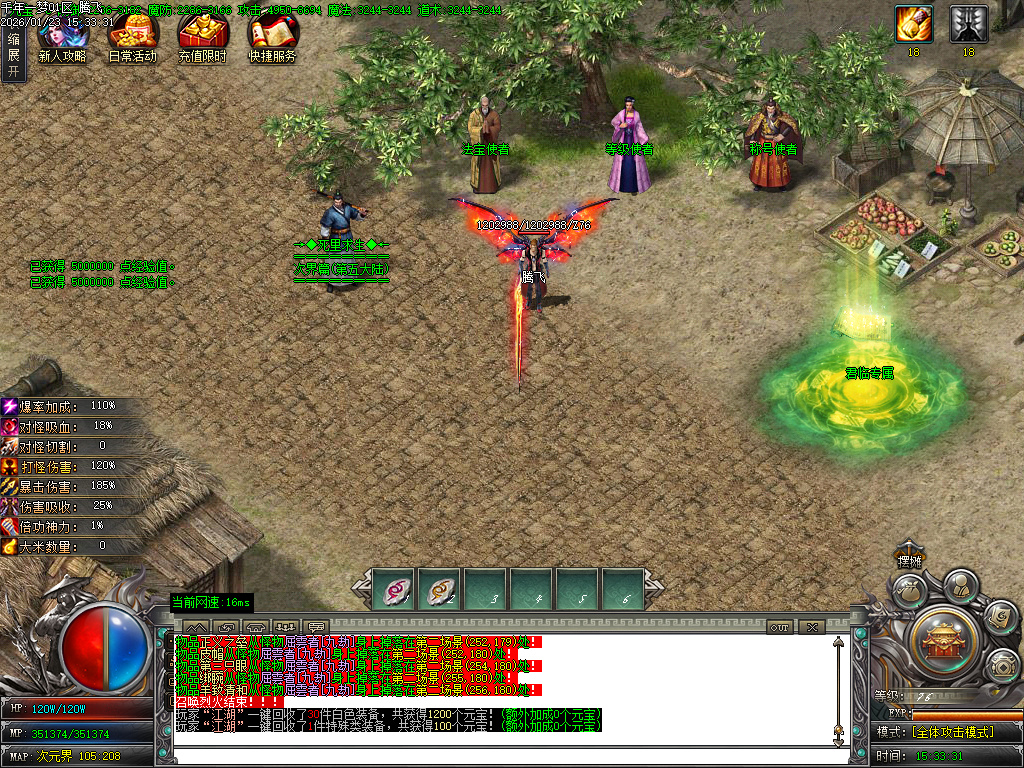
Task: Use the red rune in hotbar slot 1
Action: click(393, 590)
